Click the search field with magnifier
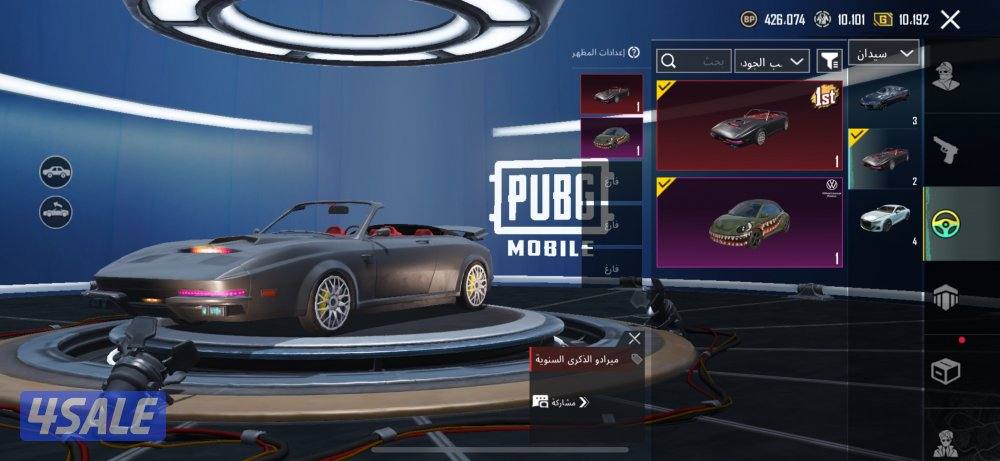The image size is (1000, 461). pyautogui.click(x=693, y=62)
